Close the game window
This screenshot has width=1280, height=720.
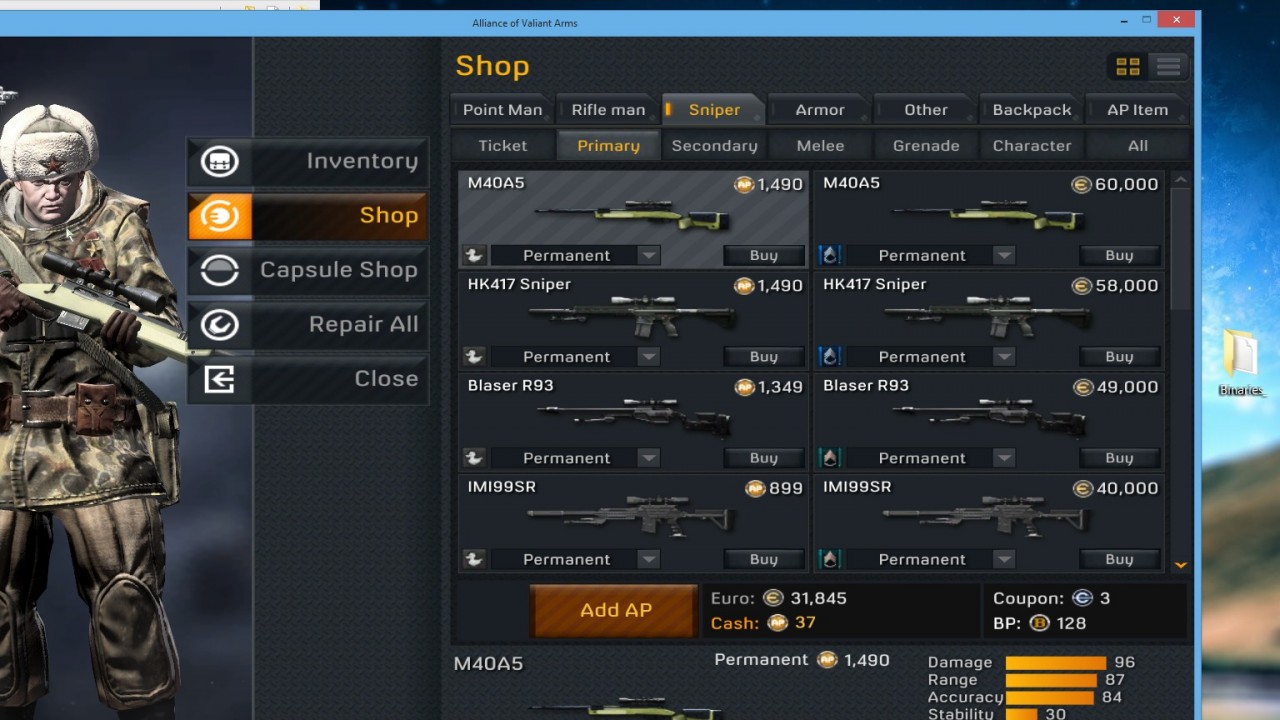click(1177, 20)
